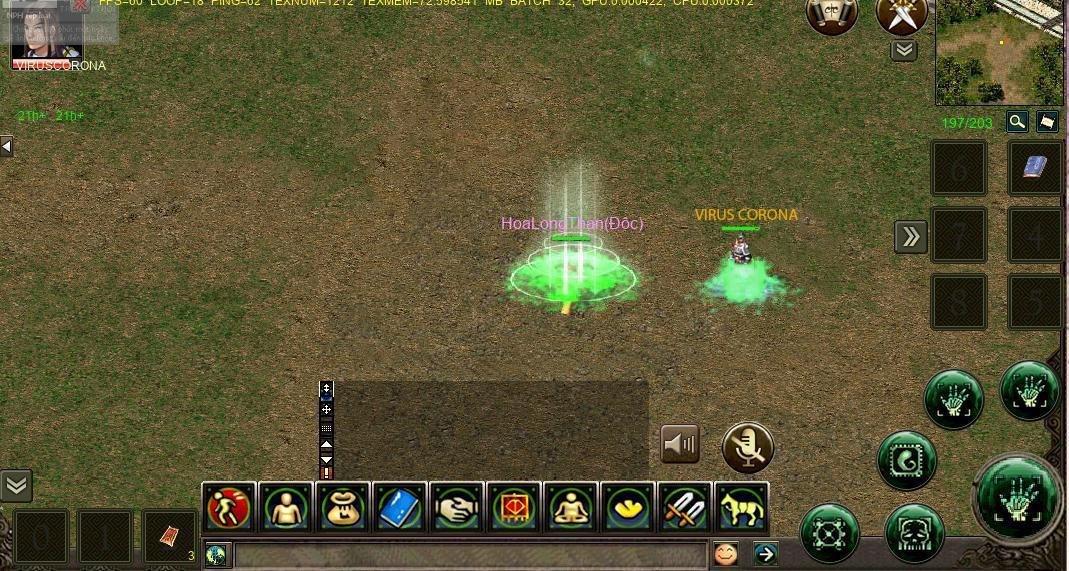Use the large skeletal hand main attack
The height and width of the screenshot is (571, 1069).
pos(1018,497)
